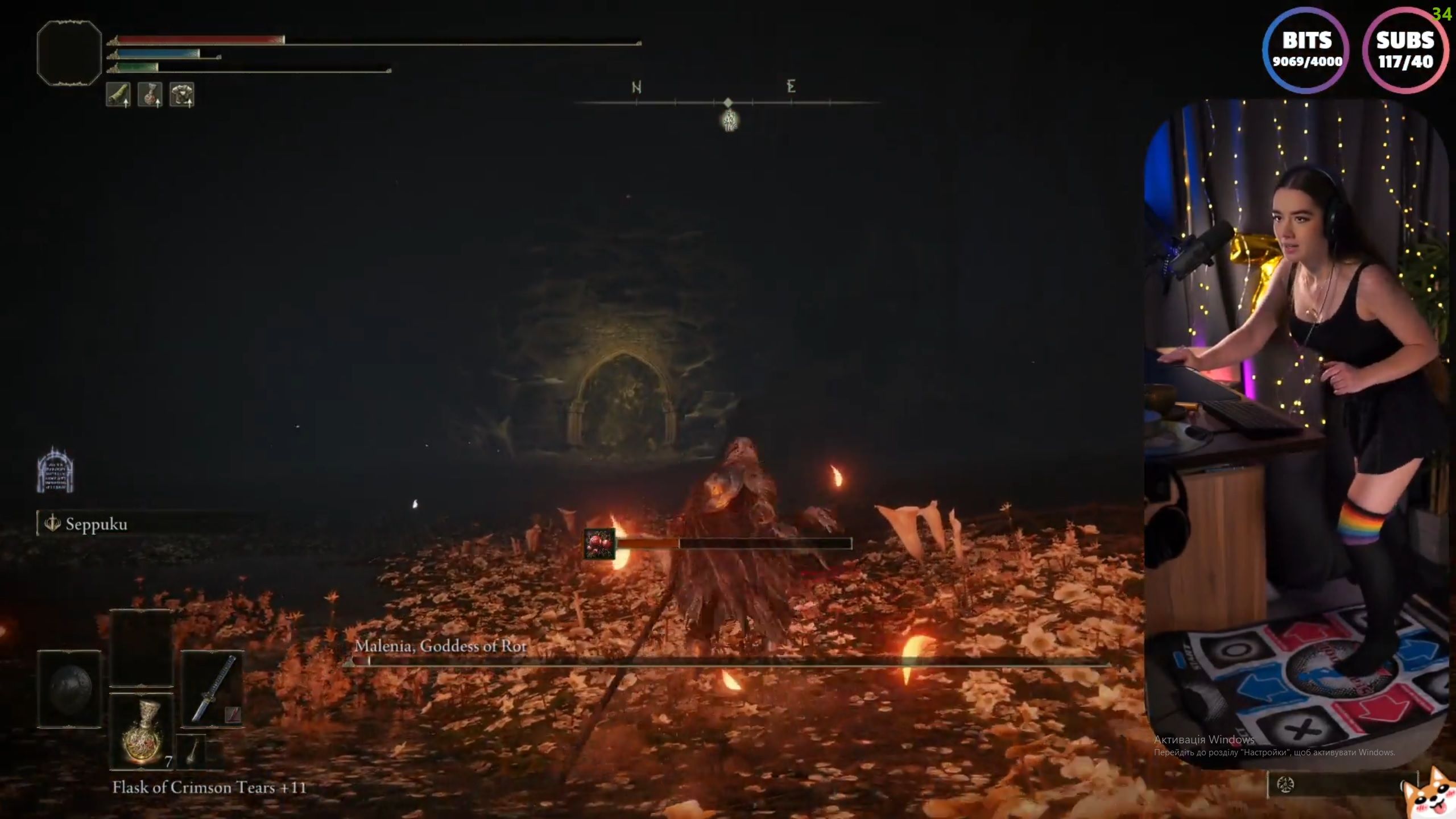Screen dimensions: 1456x819
Task: Click the chest armor buff status icon
Action: (x=182, y=94)
